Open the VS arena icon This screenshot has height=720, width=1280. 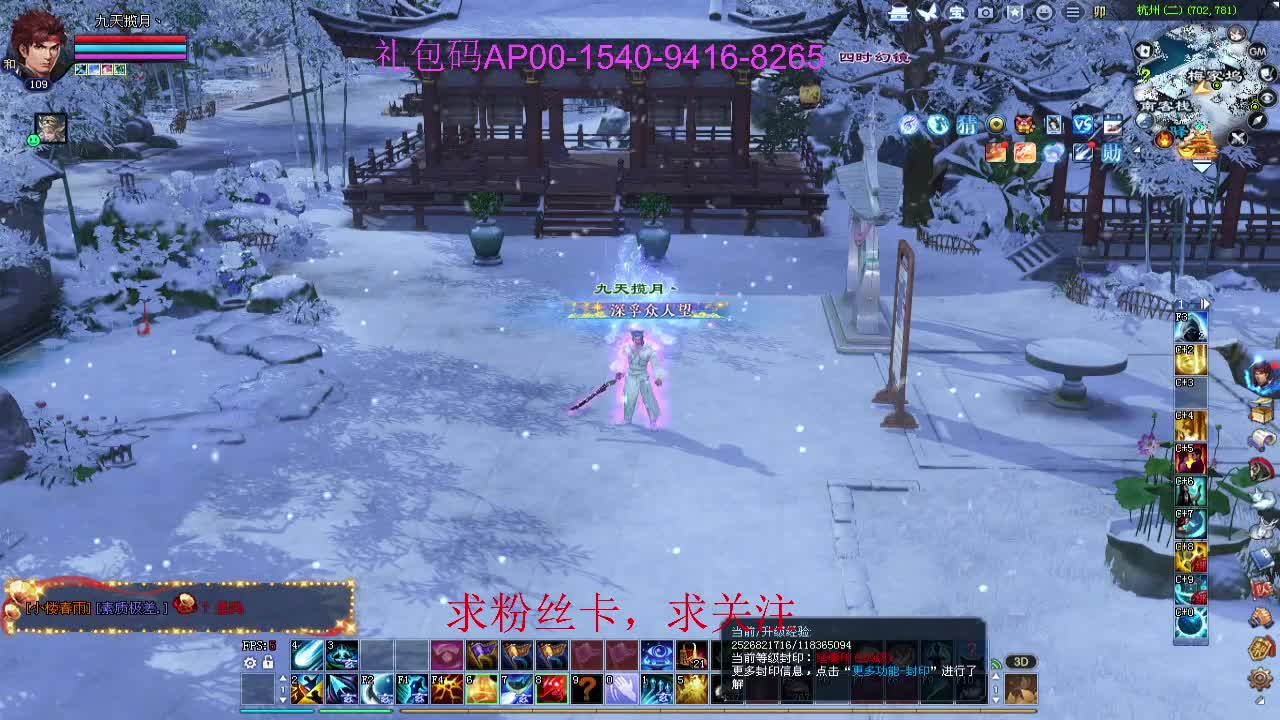click(1082, 125)
